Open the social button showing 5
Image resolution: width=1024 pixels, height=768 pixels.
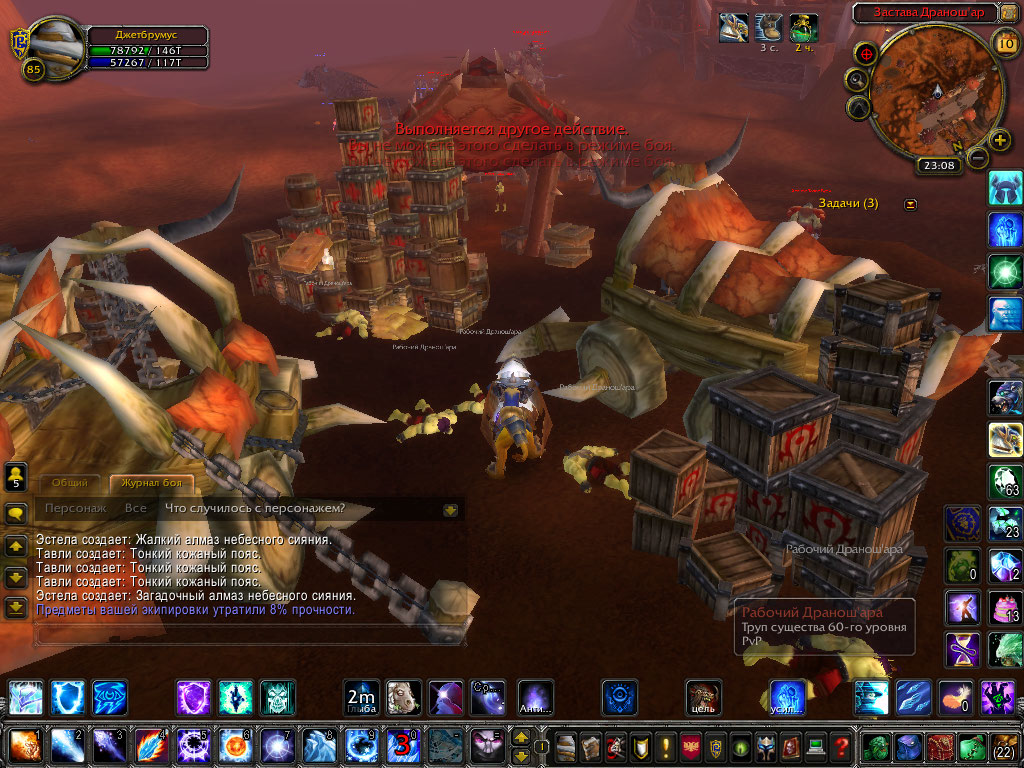[x=16, y=477]
